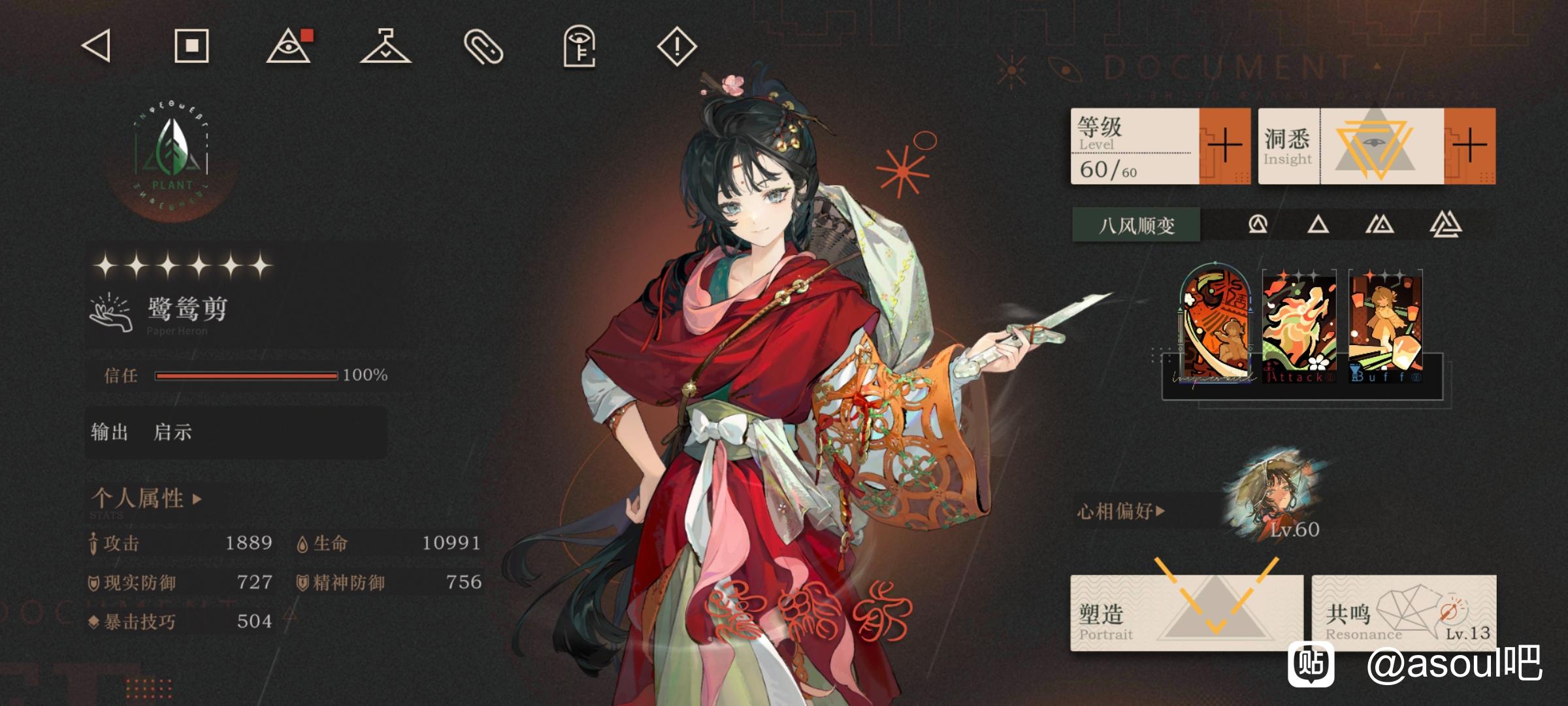This screenshot has height=706, width=1568.
Task: Show the 输出 启示 tags panel
Action: [x=235, y=432]
